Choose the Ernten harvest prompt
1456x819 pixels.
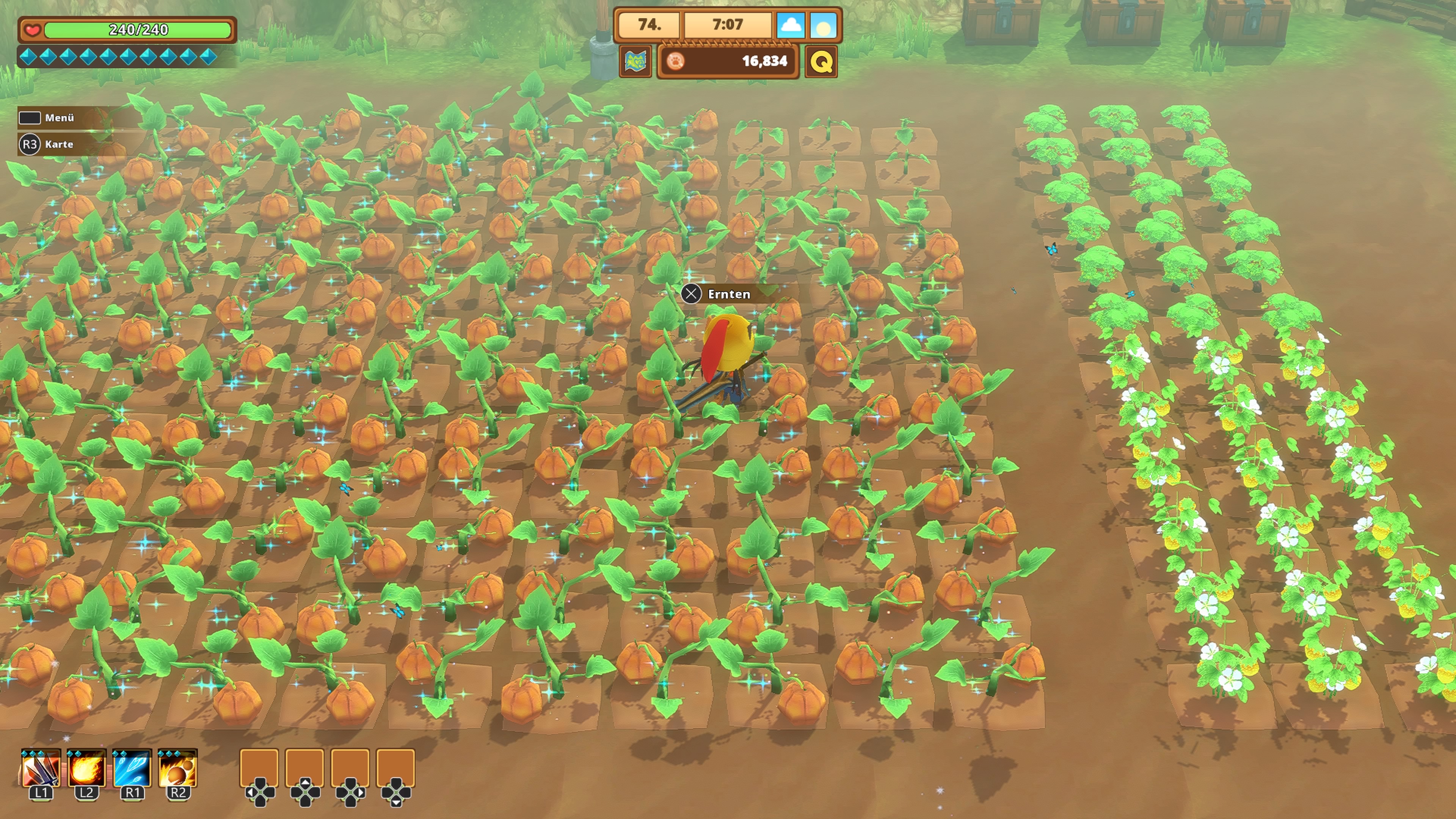[728, 294]
